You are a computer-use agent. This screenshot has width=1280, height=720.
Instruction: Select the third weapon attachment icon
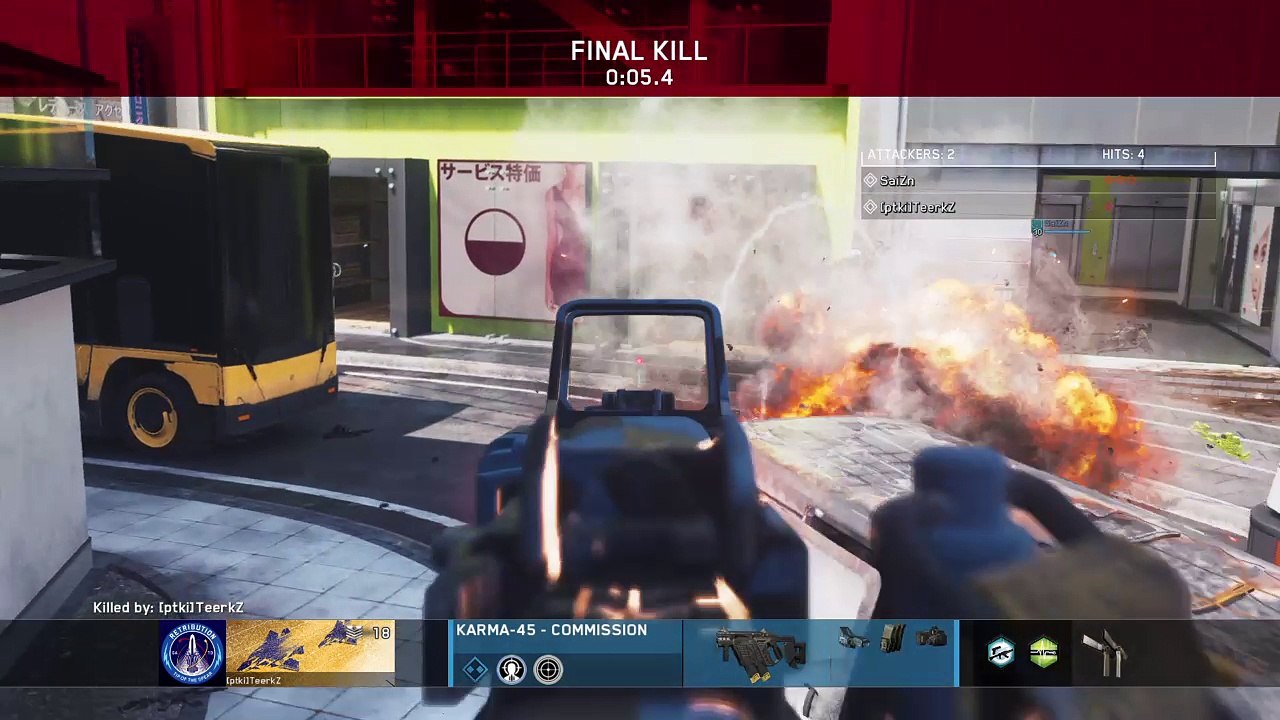pos(931,636)
